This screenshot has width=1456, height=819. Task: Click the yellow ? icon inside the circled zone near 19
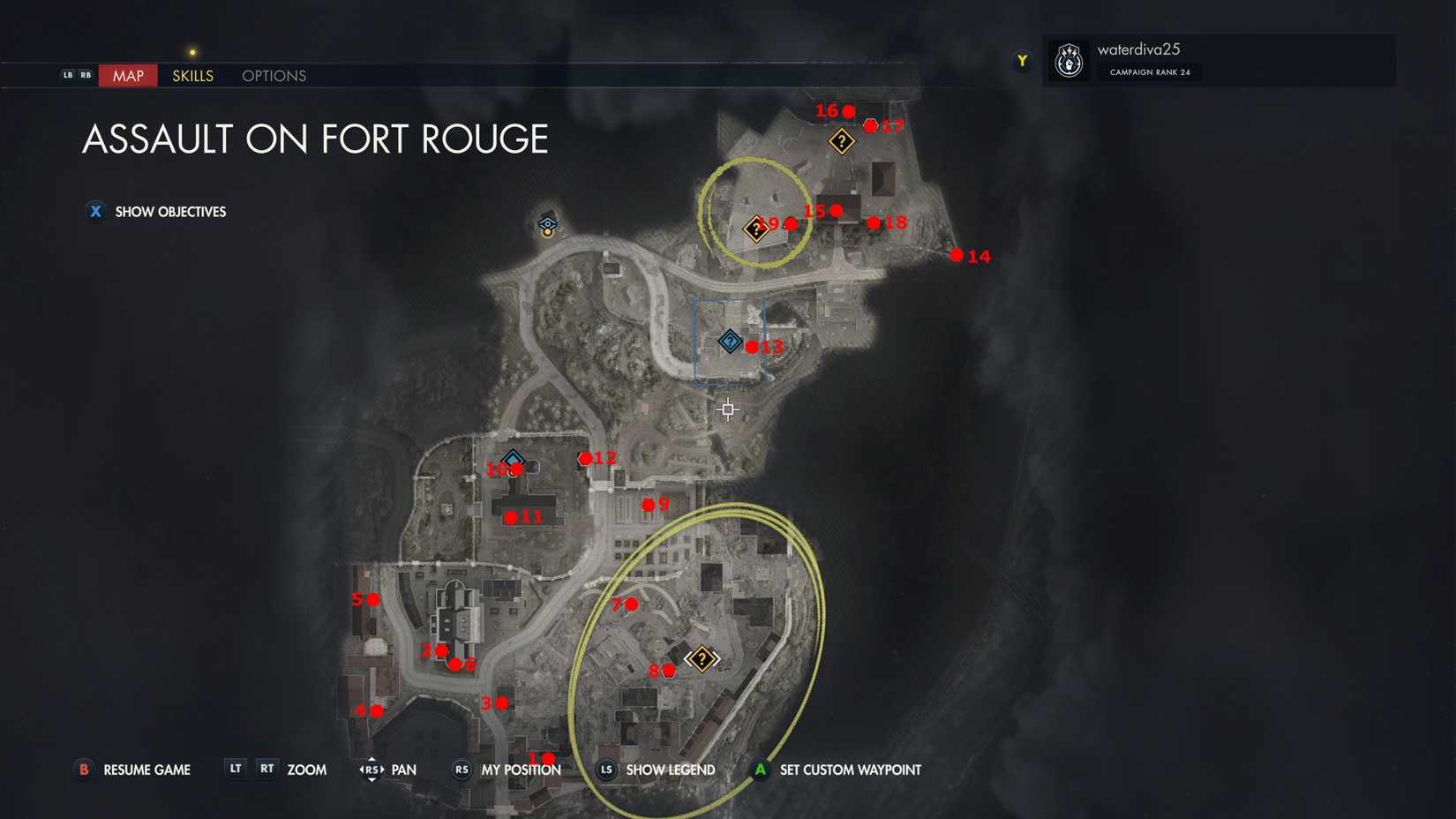coord(755,228)
